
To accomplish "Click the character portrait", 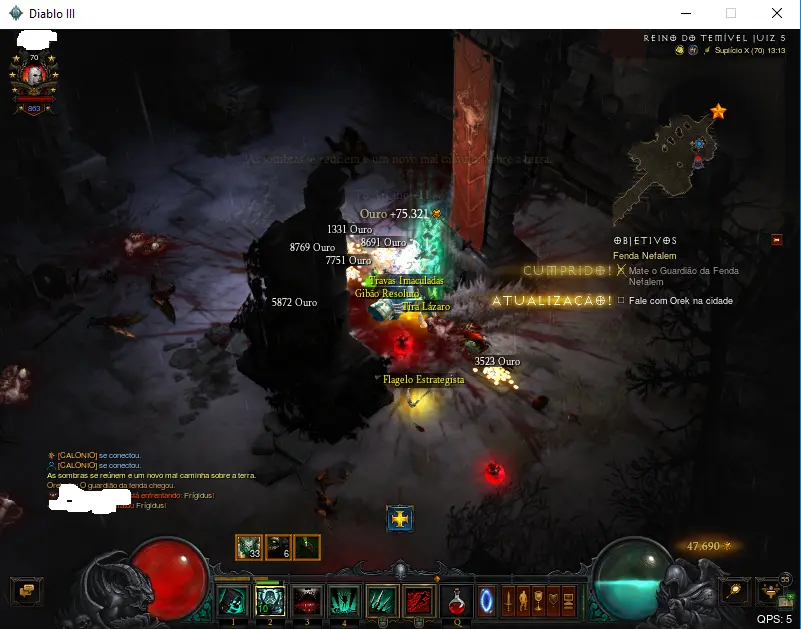I will pyautogui.click(x=34, y=76).
